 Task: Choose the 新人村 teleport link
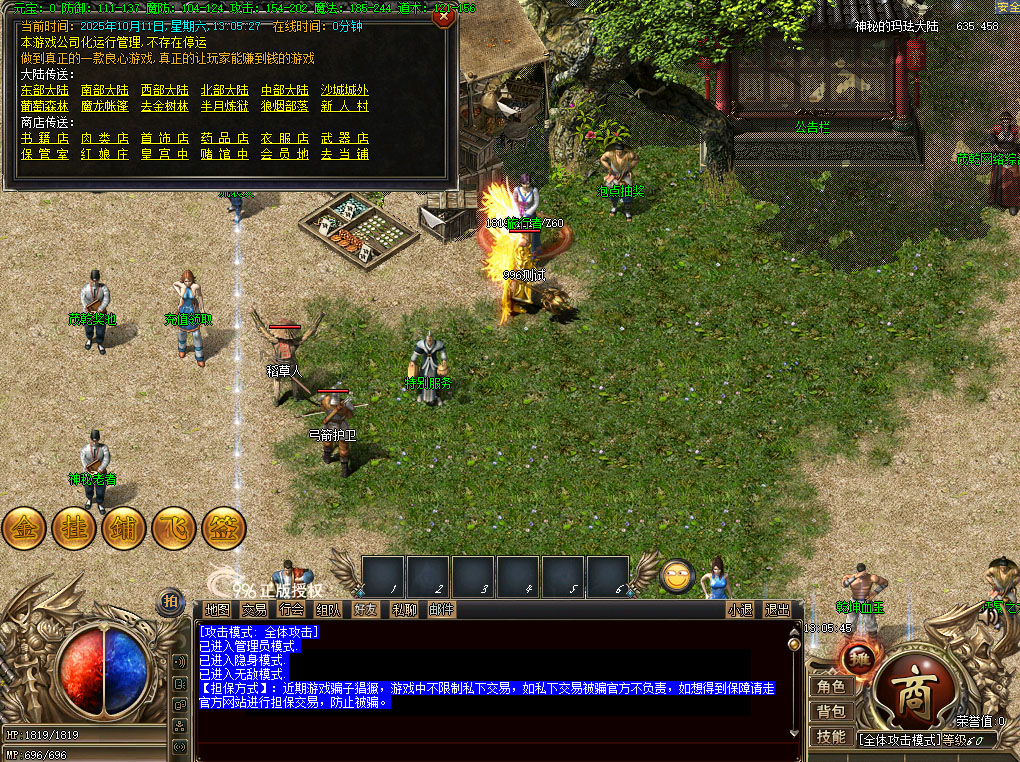pyautogui.click(x=344, y=106)
